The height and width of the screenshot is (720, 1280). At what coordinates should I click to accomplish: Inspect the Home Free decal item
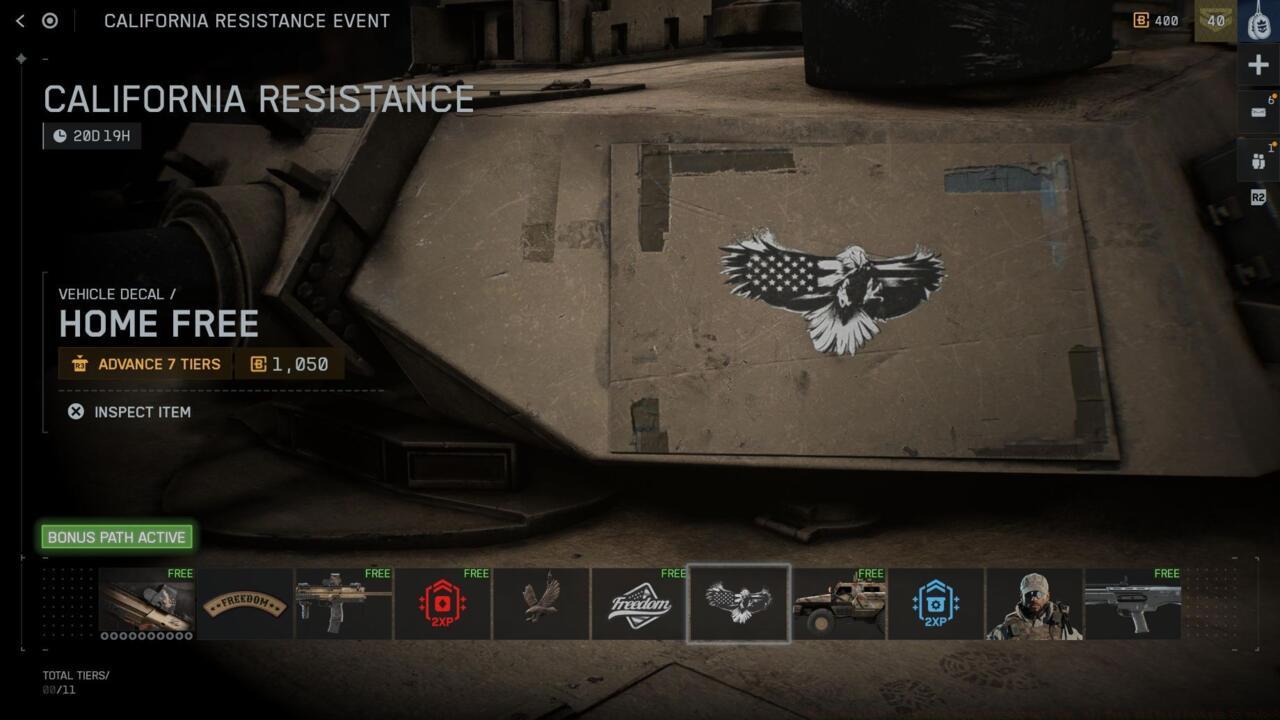point(130,412)
